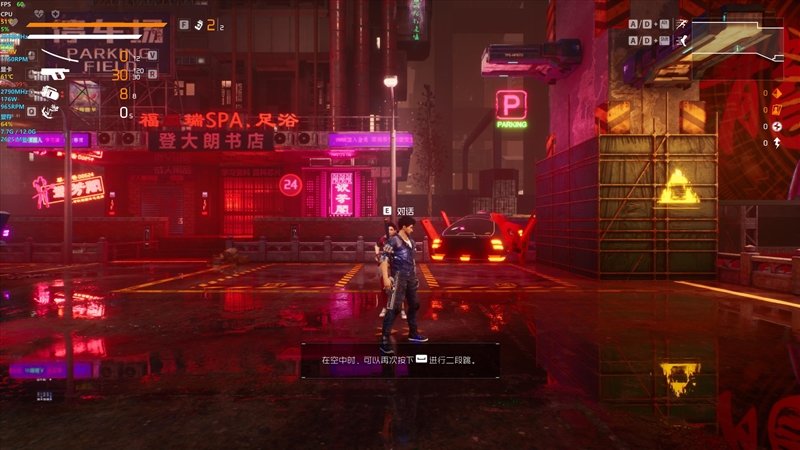The width and height of the screenshot is (800, 450).
Task: Click the dodge roll ability icon
Action: [x=683, y=41]
